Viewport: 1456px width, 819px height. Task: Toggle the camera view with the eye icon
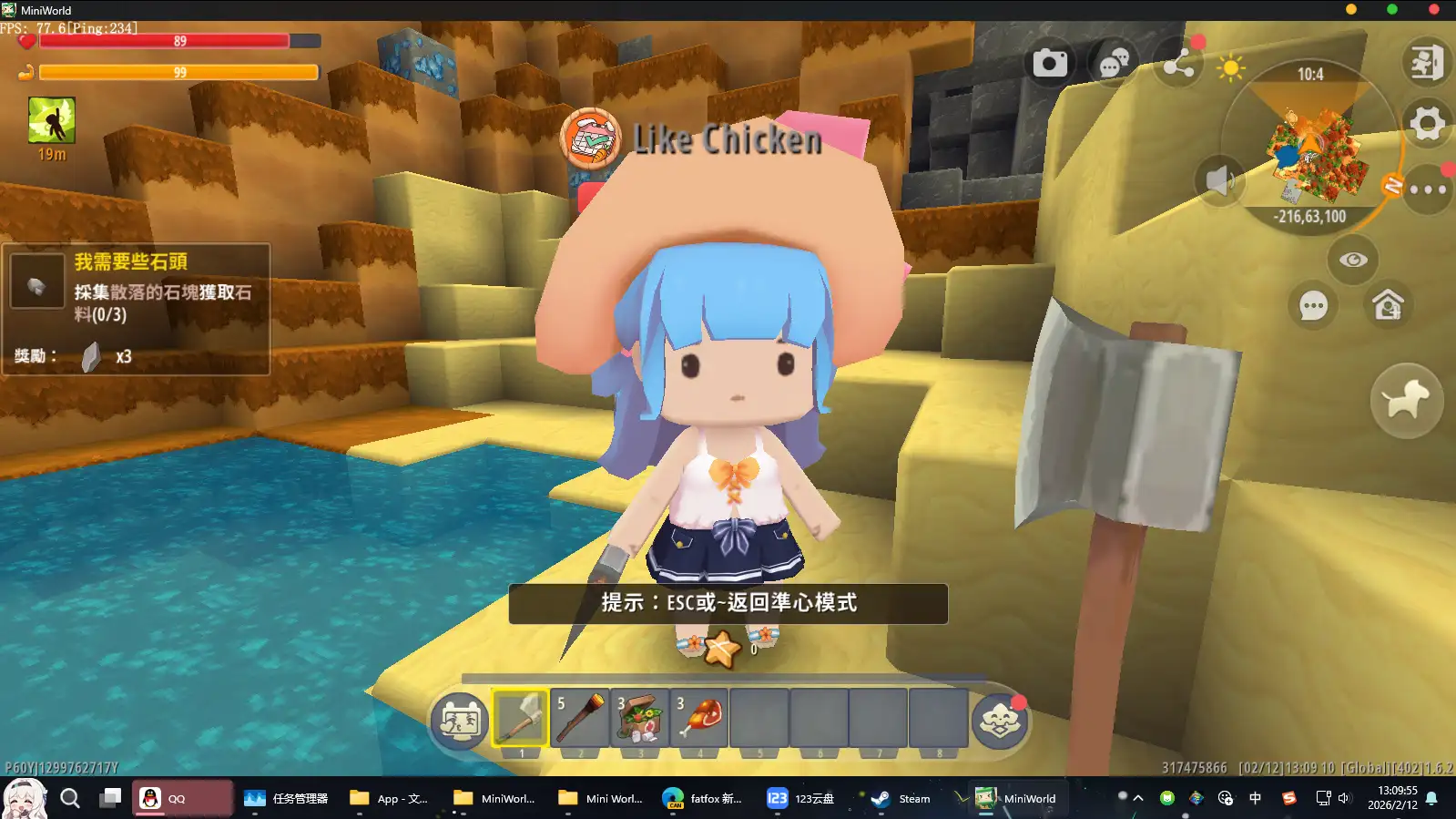[x=1354, y=260]
